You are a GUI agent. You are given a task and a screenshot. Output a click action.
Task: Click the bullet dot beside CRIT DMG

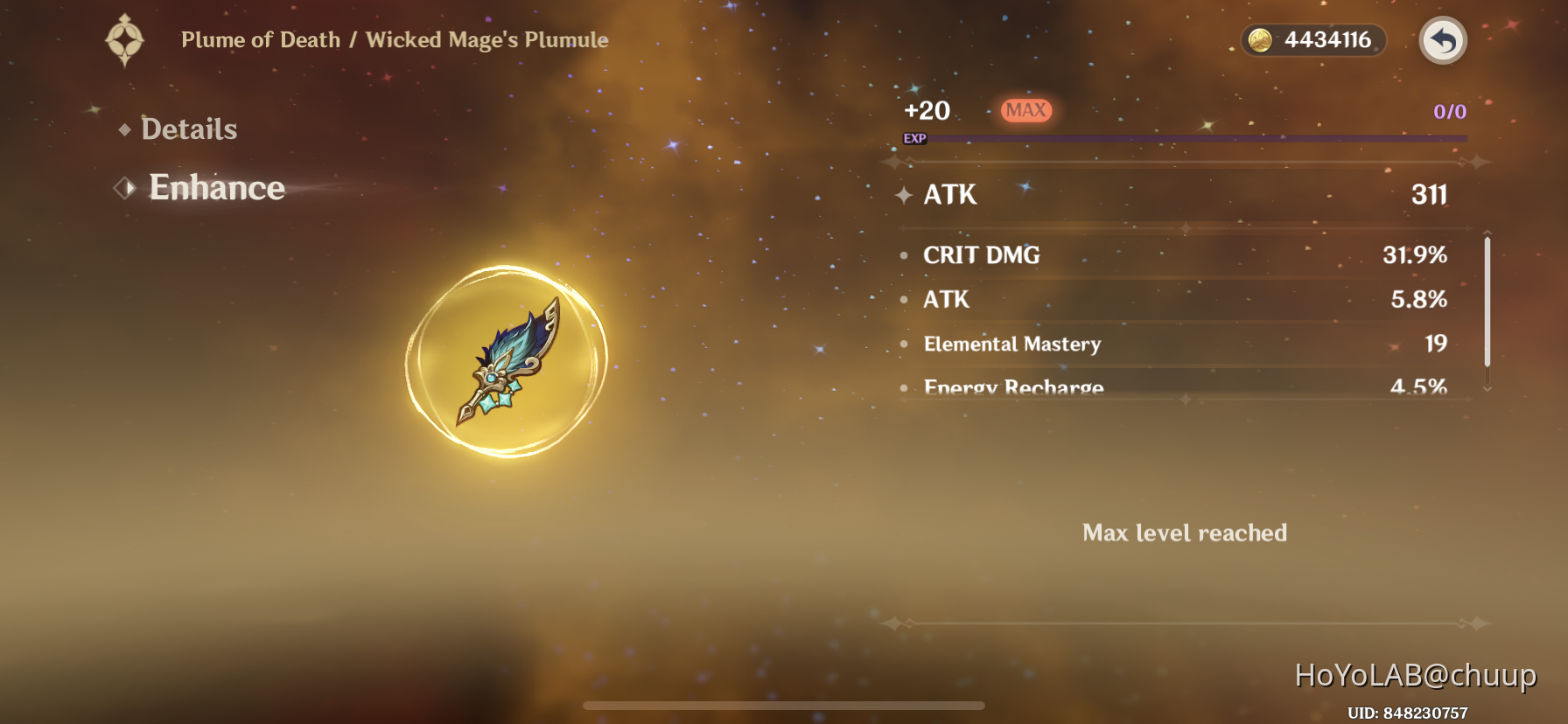pos(904,255)
